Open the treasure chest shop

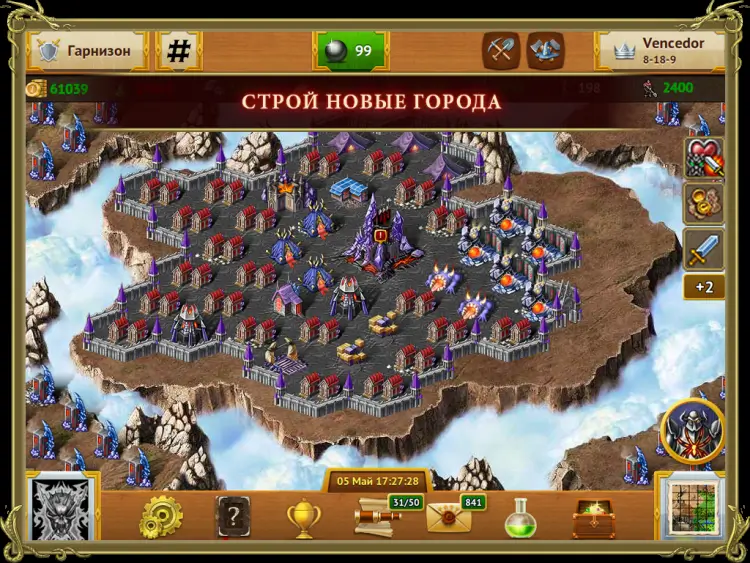click(593, 518)
